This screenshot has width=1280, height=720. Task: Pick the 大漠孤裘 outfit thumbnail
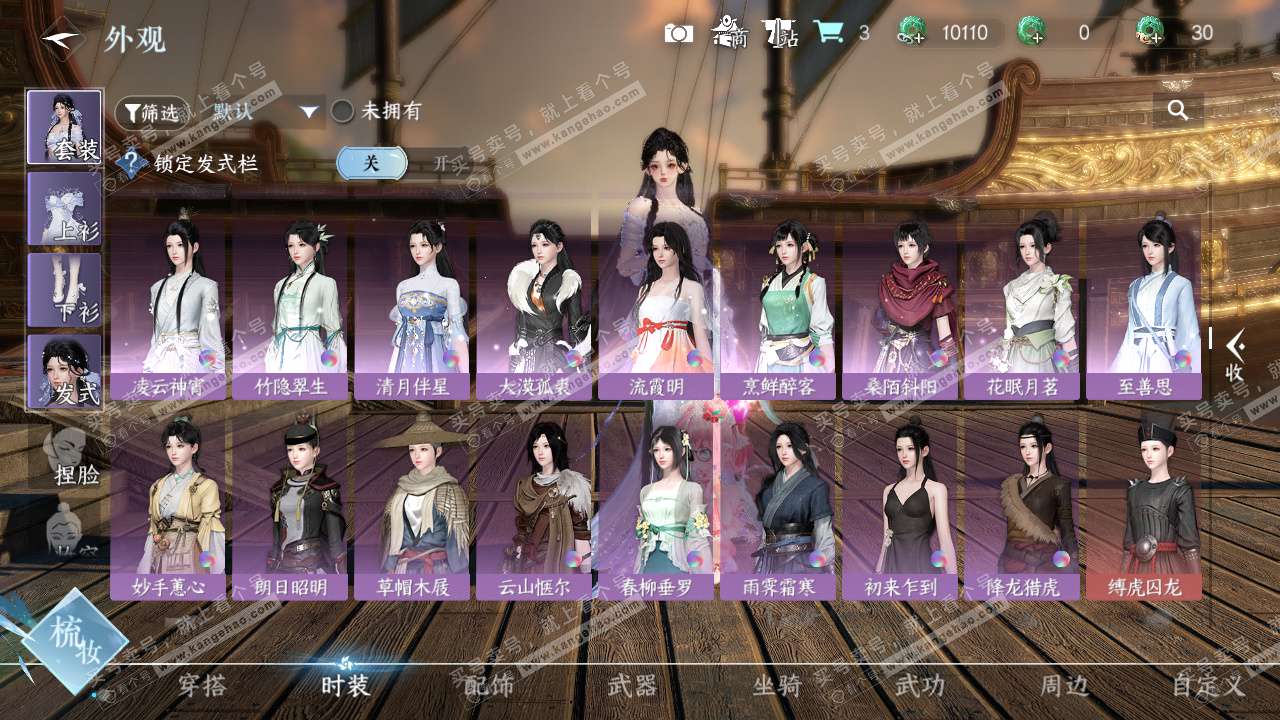(x=534, y=305)
